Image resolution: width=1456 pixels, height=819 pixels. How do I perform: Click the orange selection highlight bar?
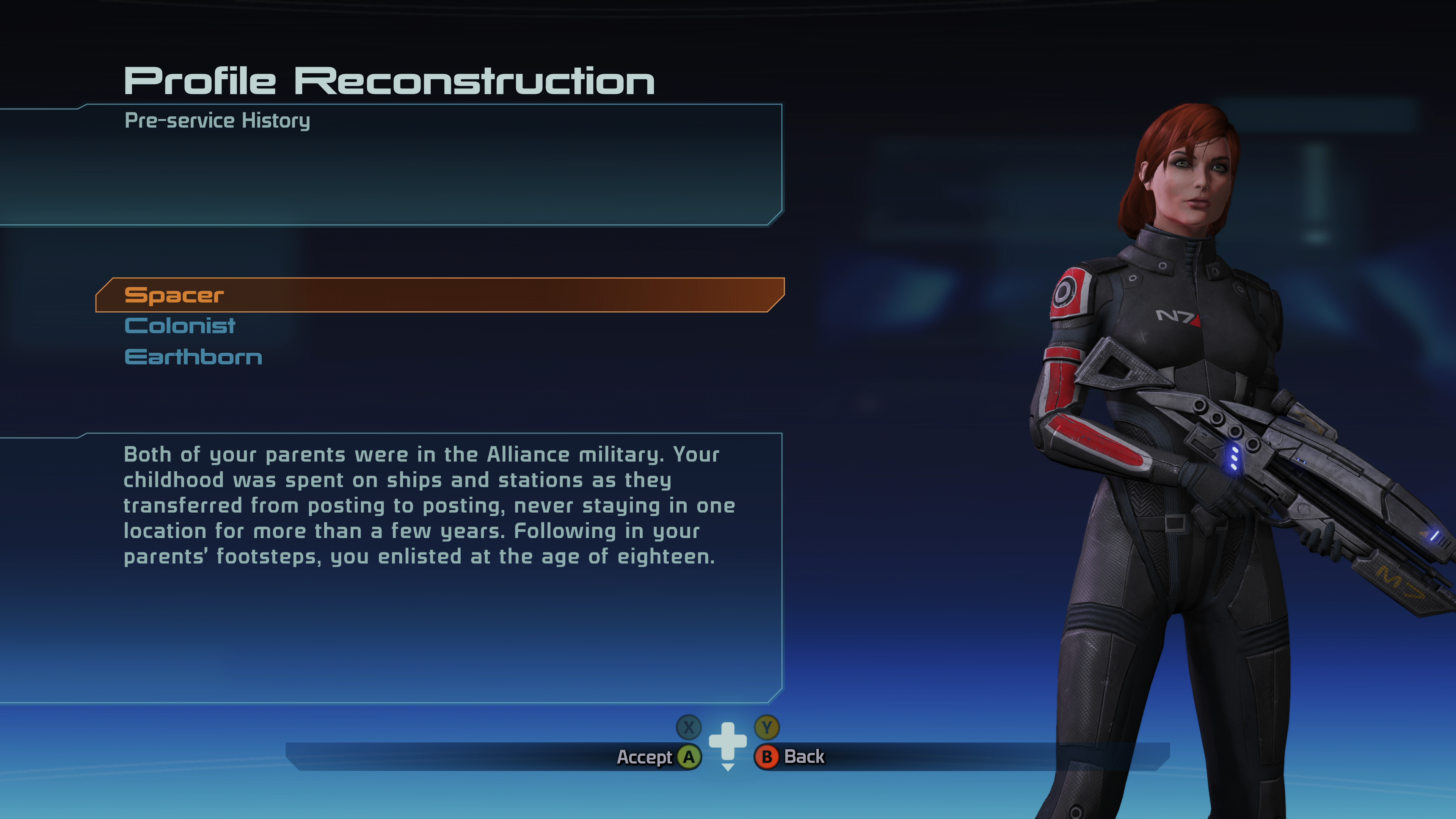[x=441, y=295]
